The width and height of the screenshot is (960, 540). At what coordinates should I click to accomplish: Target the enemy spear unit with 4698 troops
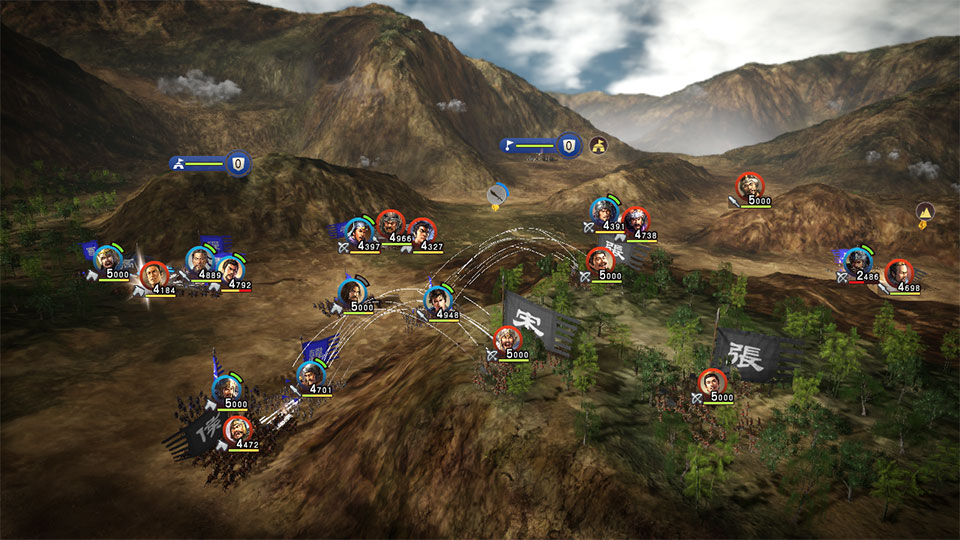tap(899, 273)
